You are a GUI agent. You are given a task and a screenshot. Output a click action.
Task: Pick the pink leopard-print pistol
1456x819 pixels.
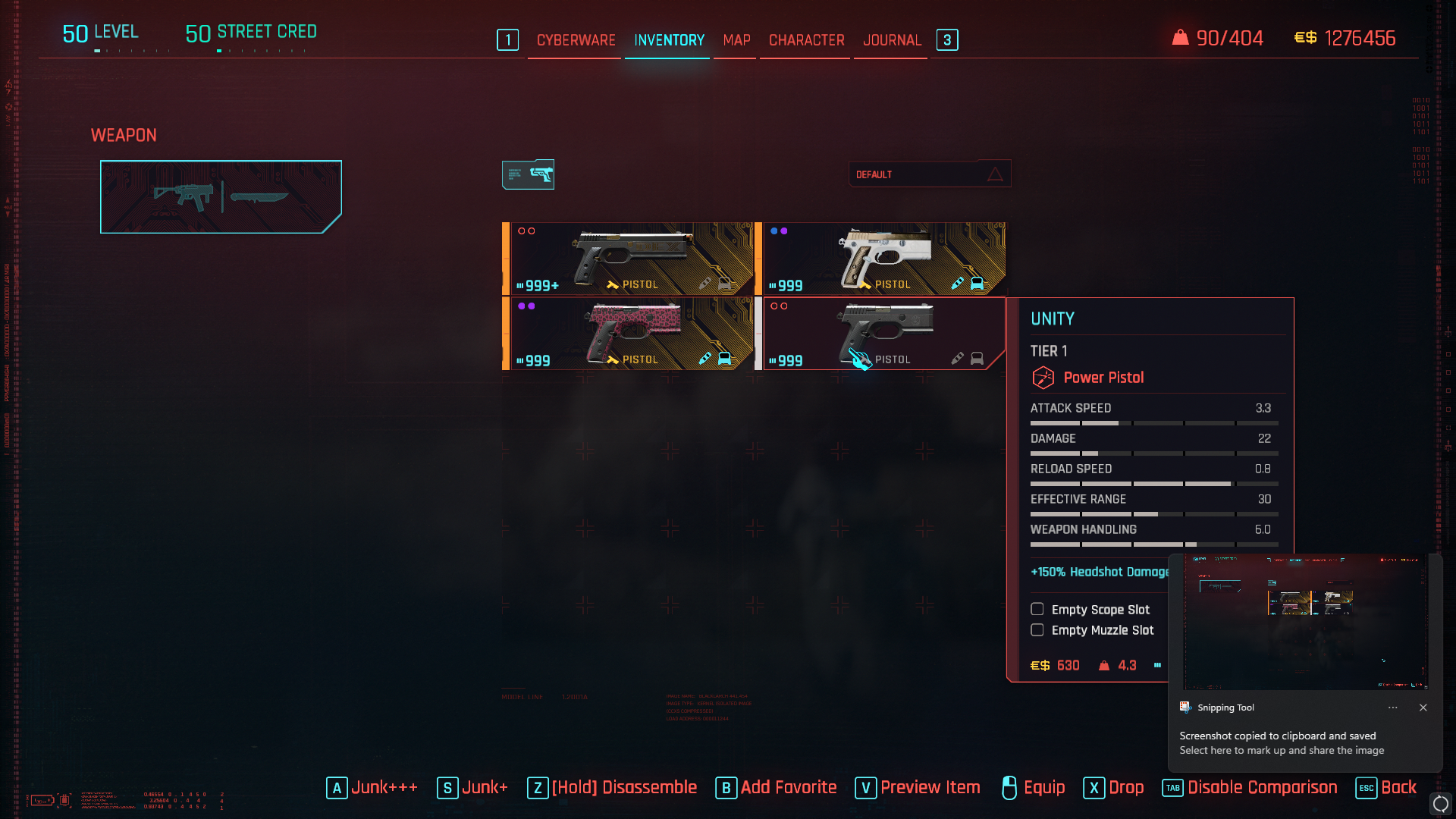click(x=631, y=334)
